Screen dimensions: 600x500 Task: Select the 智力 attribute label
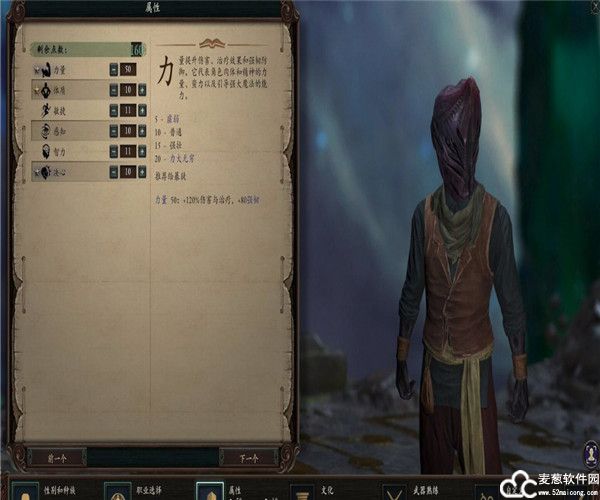click(60, 151)
